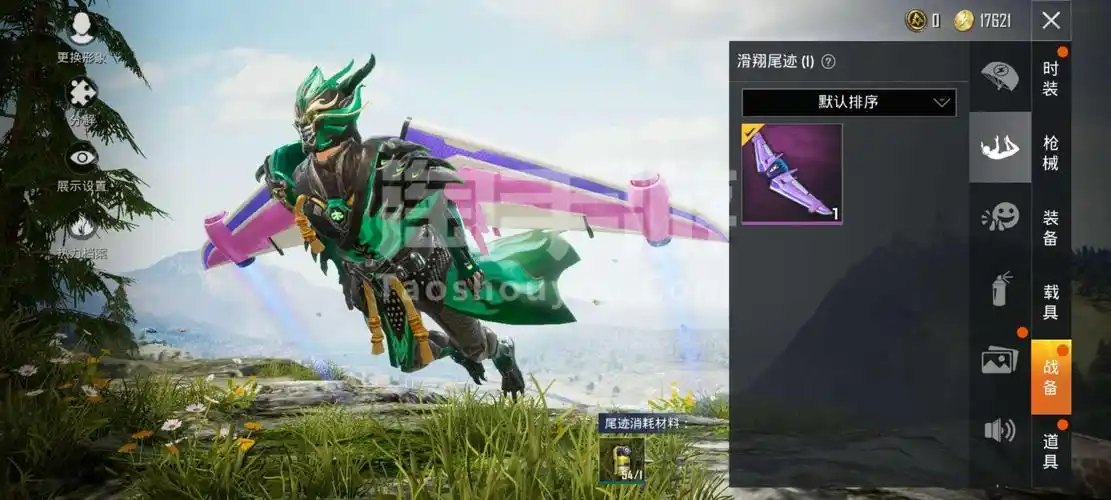Switch to the 装备 tab
1111x500 pixels.
click(1051, 227)
